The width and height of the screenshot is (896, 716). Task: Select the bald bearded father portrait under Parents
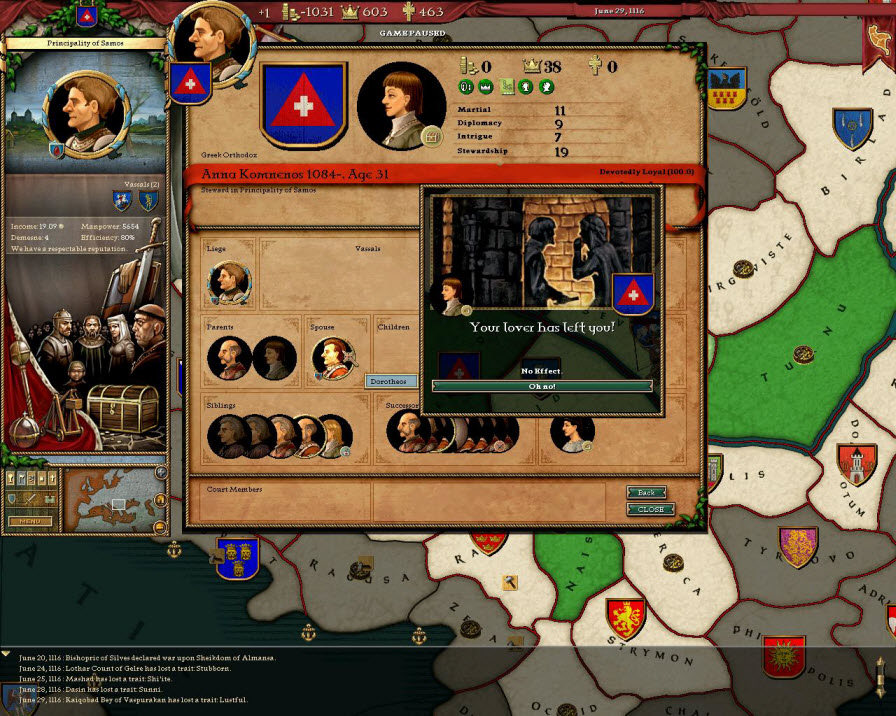coord(229,358)
